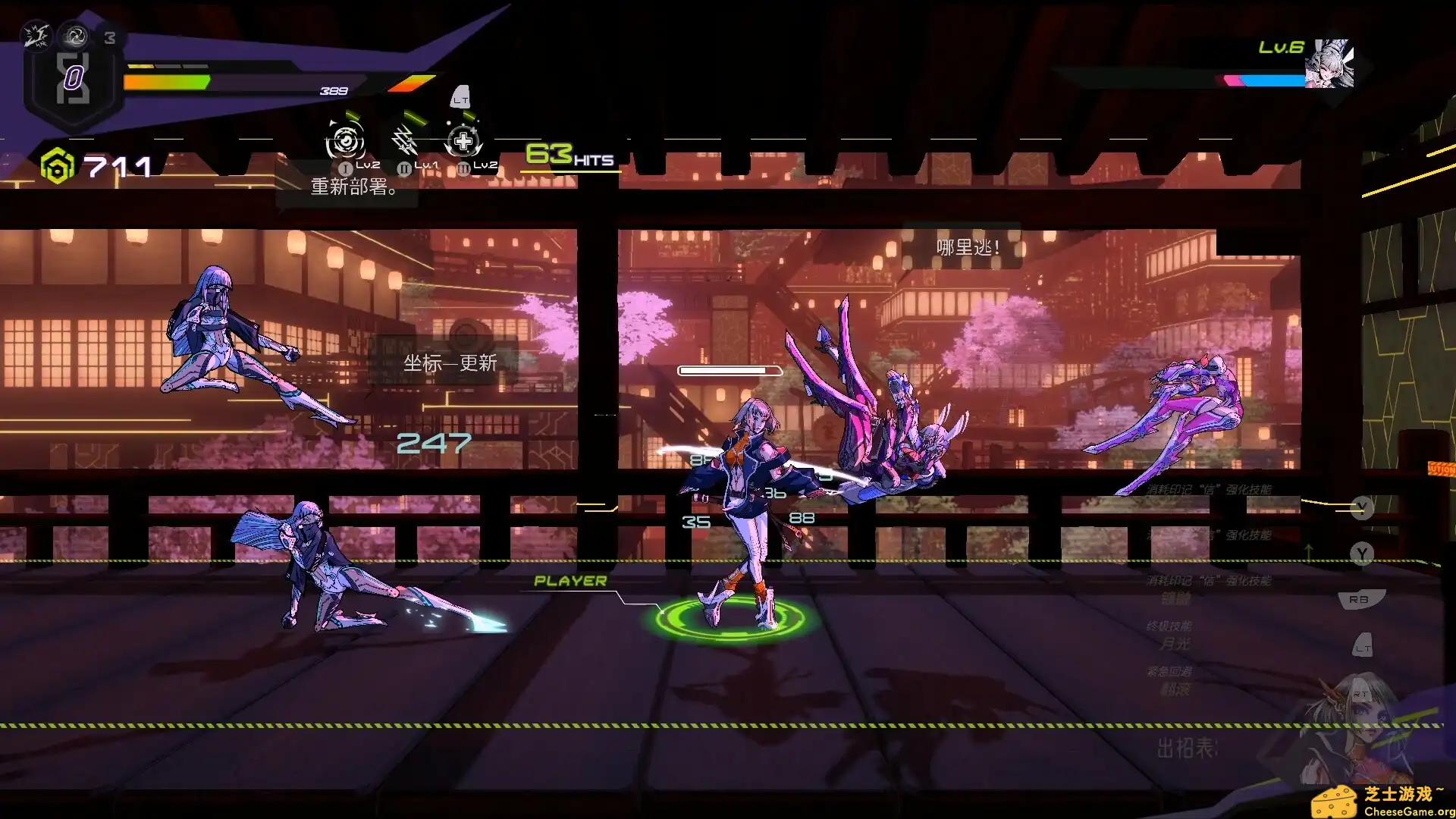
Task: Click the LT ultimate ability icon
Action: pyautogui.click(x=461, y=97)
